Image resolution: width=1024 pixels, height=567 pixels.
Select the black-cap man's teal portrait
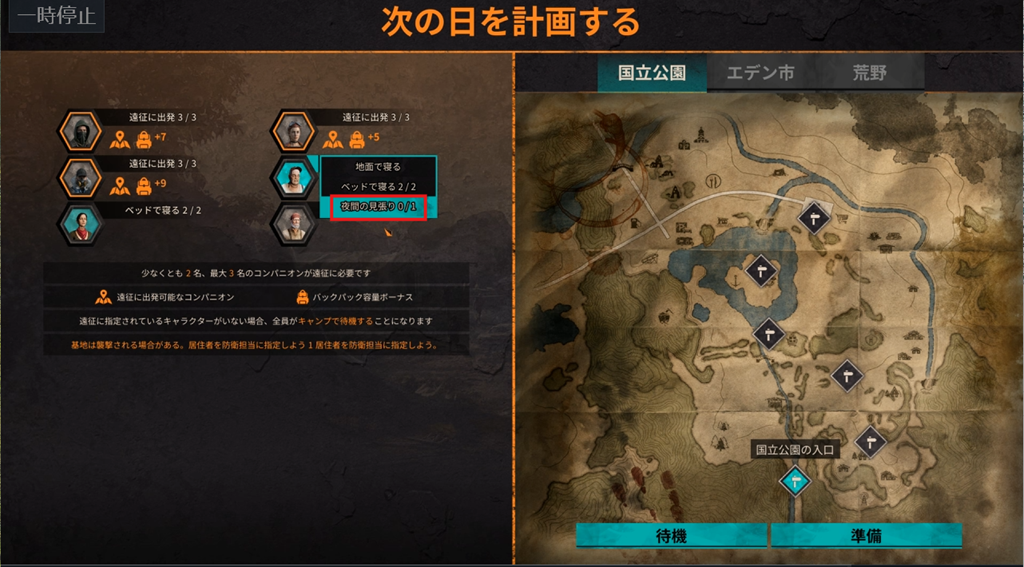click(x=293, y=177)
